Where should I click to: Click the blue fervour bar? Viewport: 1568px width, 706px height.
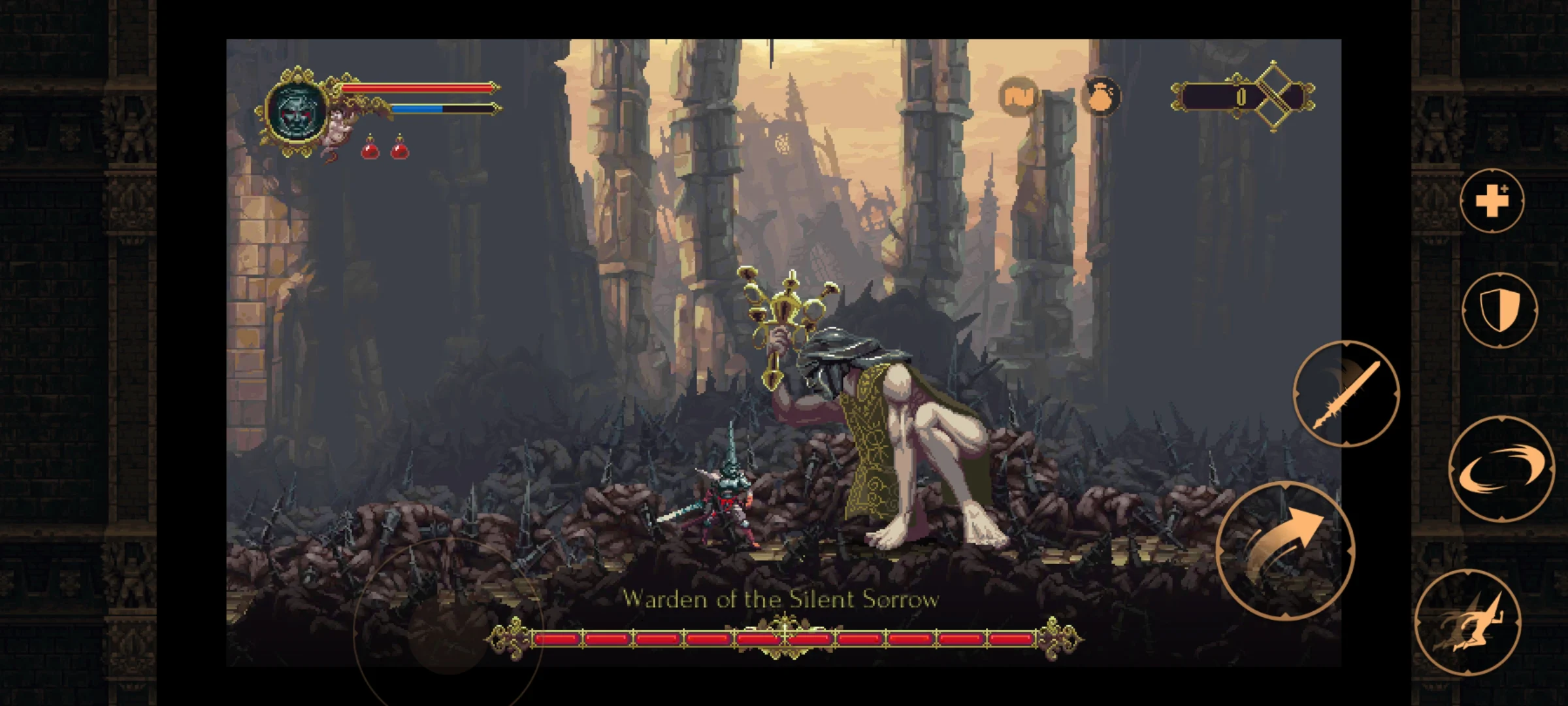click(x=418, y=109)
